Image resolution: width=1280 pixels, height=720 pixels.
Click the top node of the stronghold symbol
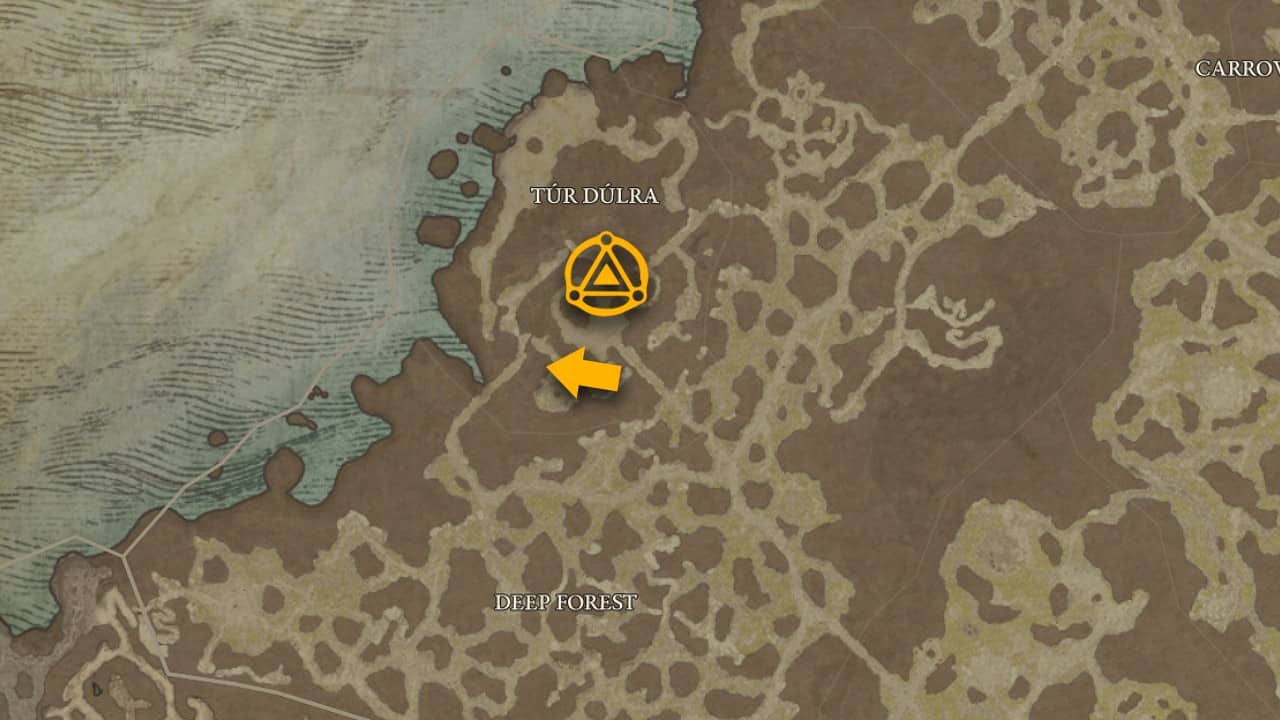click(605, 238)
